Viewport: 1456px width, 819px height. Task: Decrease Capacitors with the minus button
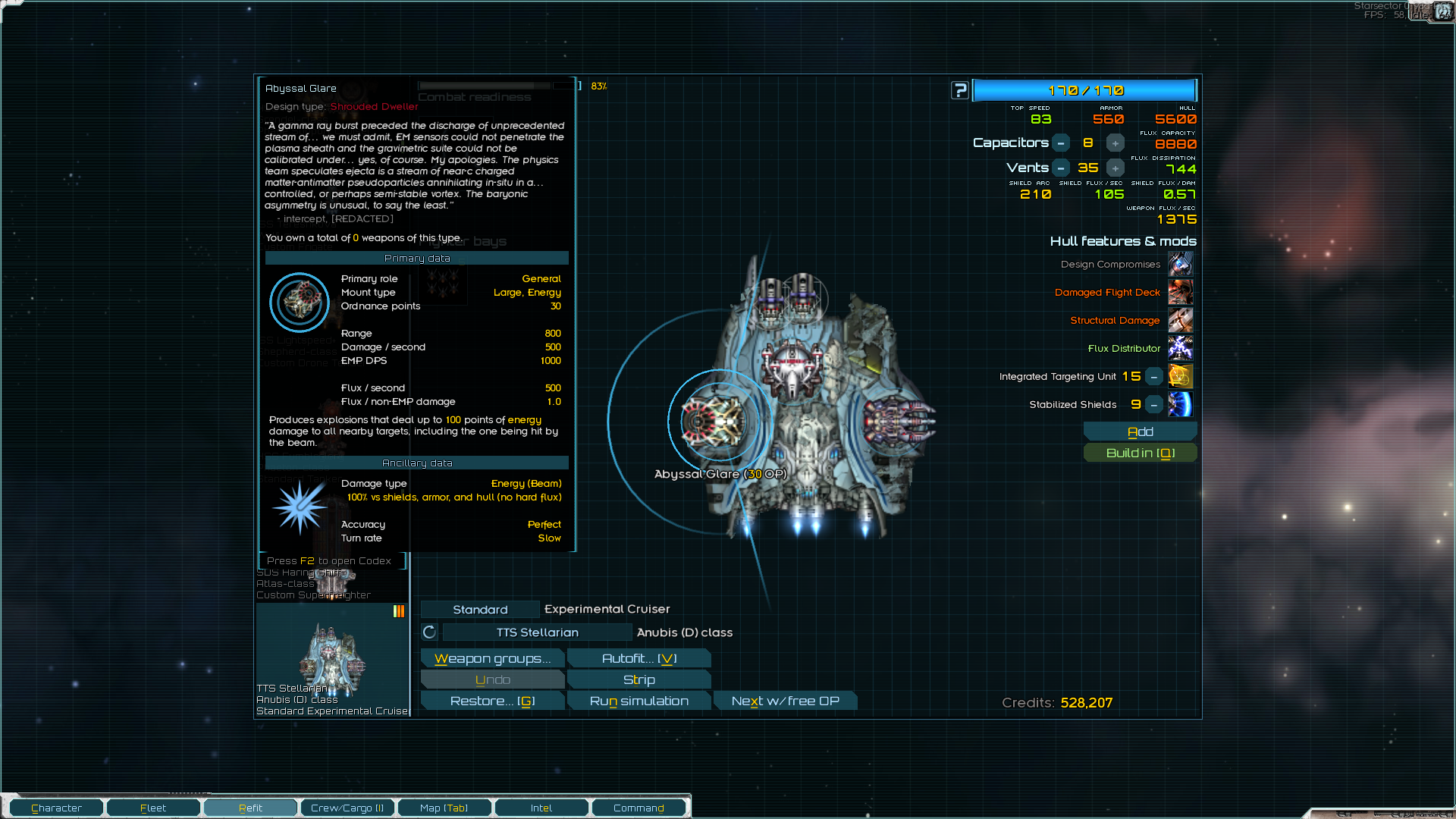pyautogui.click(x=1061, y=143)
